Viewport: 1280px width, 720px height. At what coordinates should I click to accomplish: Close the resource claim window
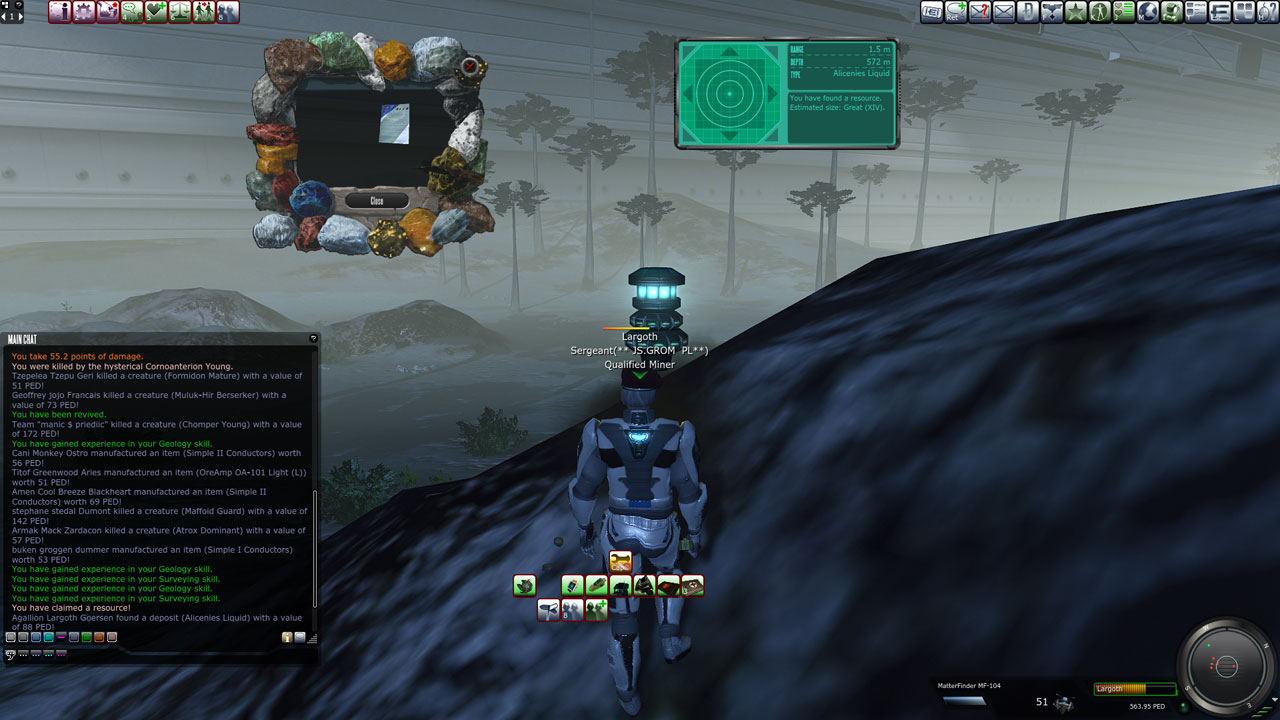(376, 201)
